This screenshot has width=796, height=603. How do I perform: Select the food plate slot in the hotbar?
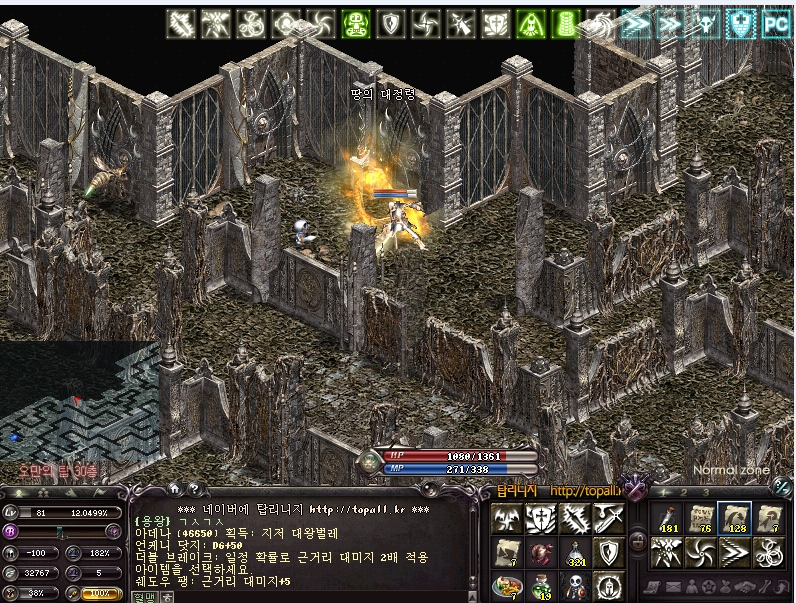click(x=507, y=586)
